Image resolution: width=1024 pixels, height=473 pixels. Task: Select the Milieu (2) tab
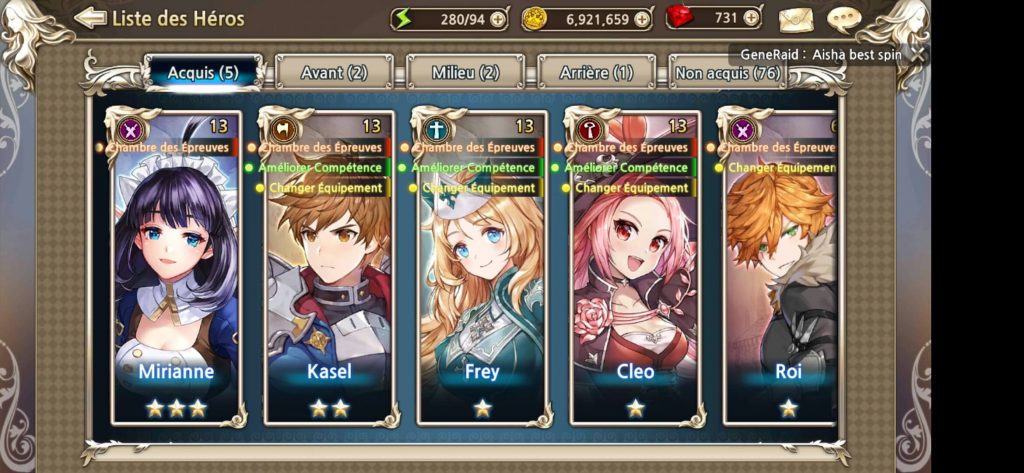tap(465, 72)
